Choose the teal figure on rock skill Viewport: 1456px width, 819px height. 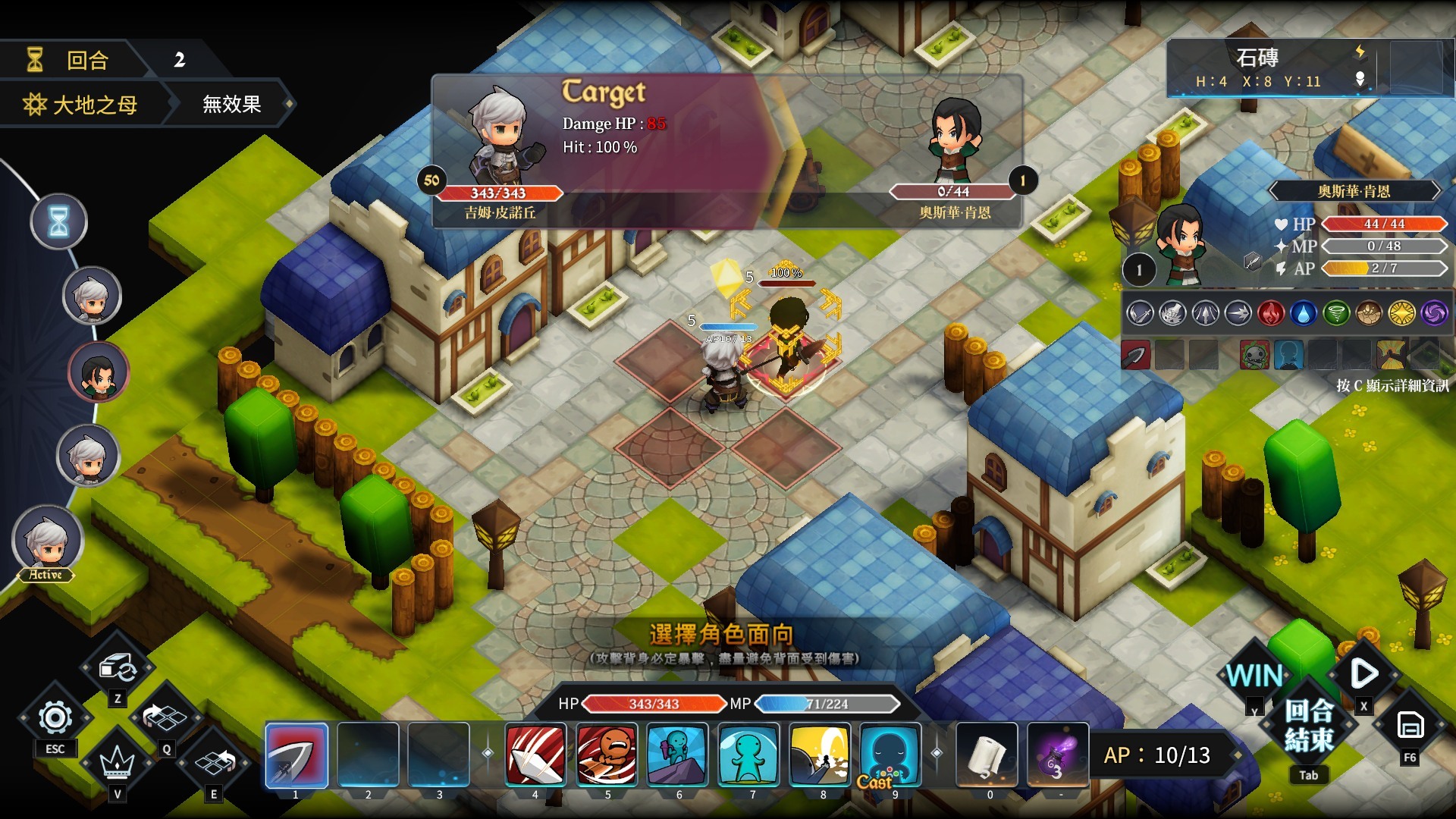pyautogui.click(x=678, y=755)
